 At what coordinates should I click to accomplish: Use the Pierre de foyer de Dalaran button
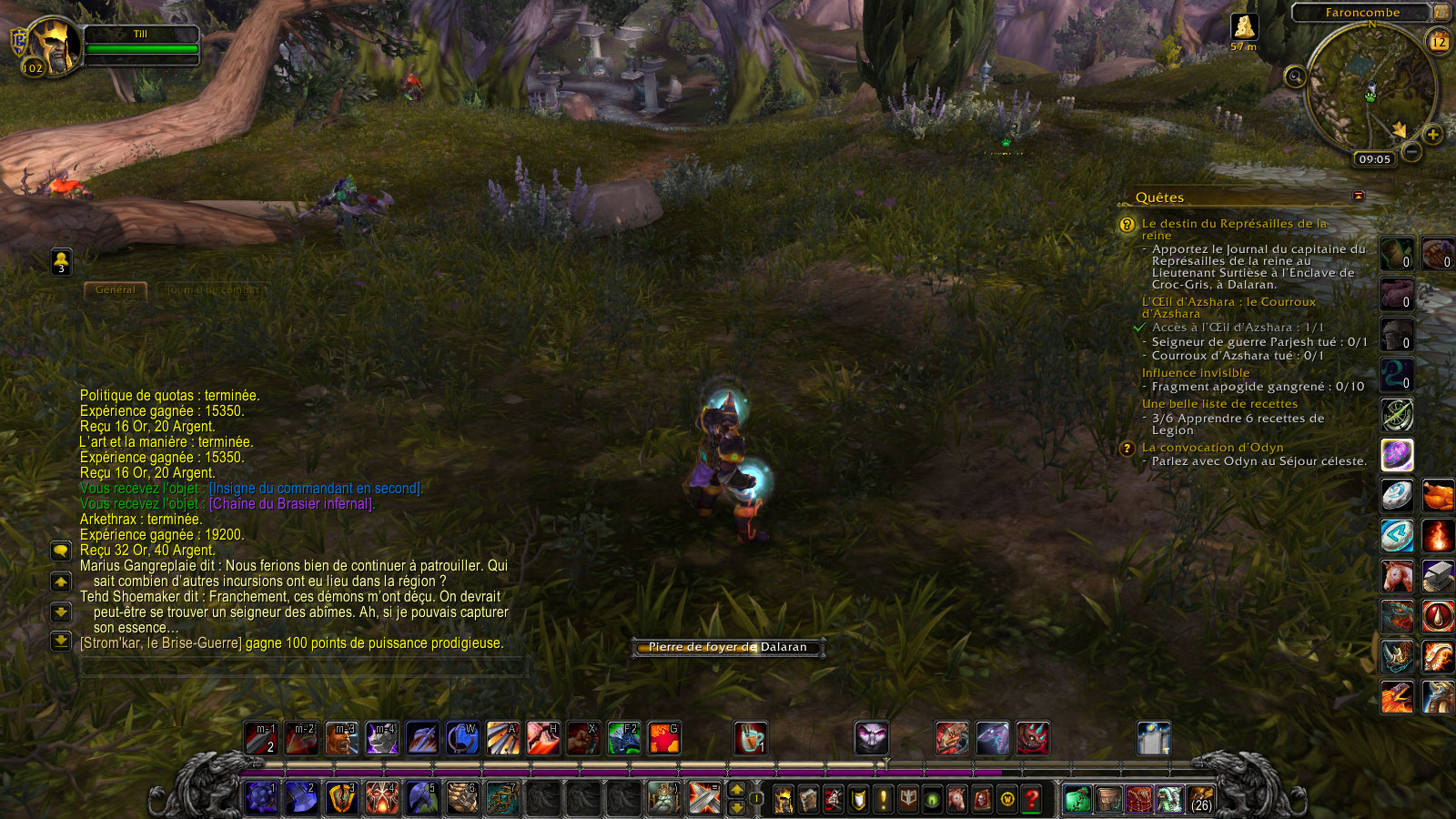(x=728, y=647)
